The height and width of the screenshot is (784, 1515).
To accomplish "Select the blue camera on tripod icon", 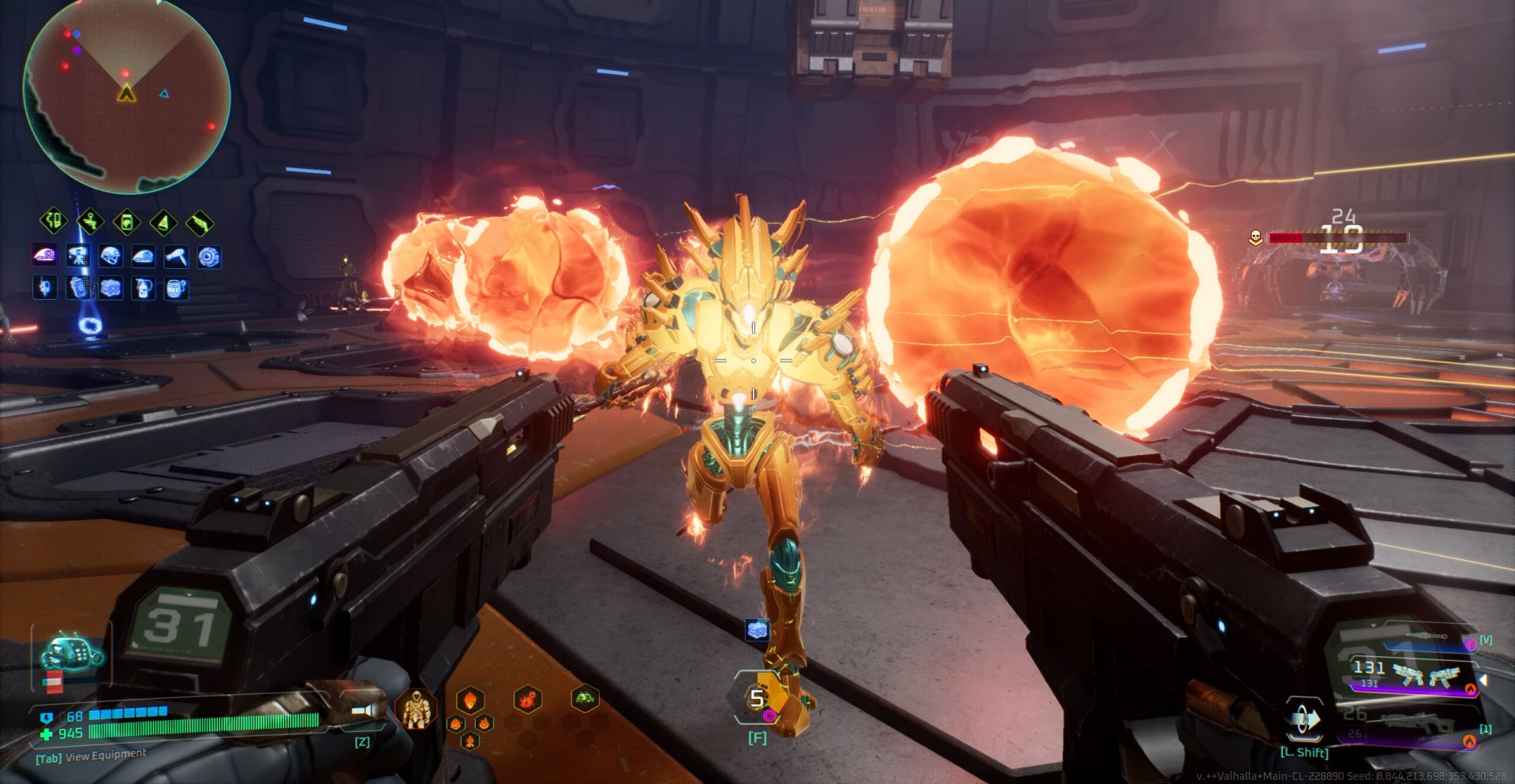I will click(78, 256).
